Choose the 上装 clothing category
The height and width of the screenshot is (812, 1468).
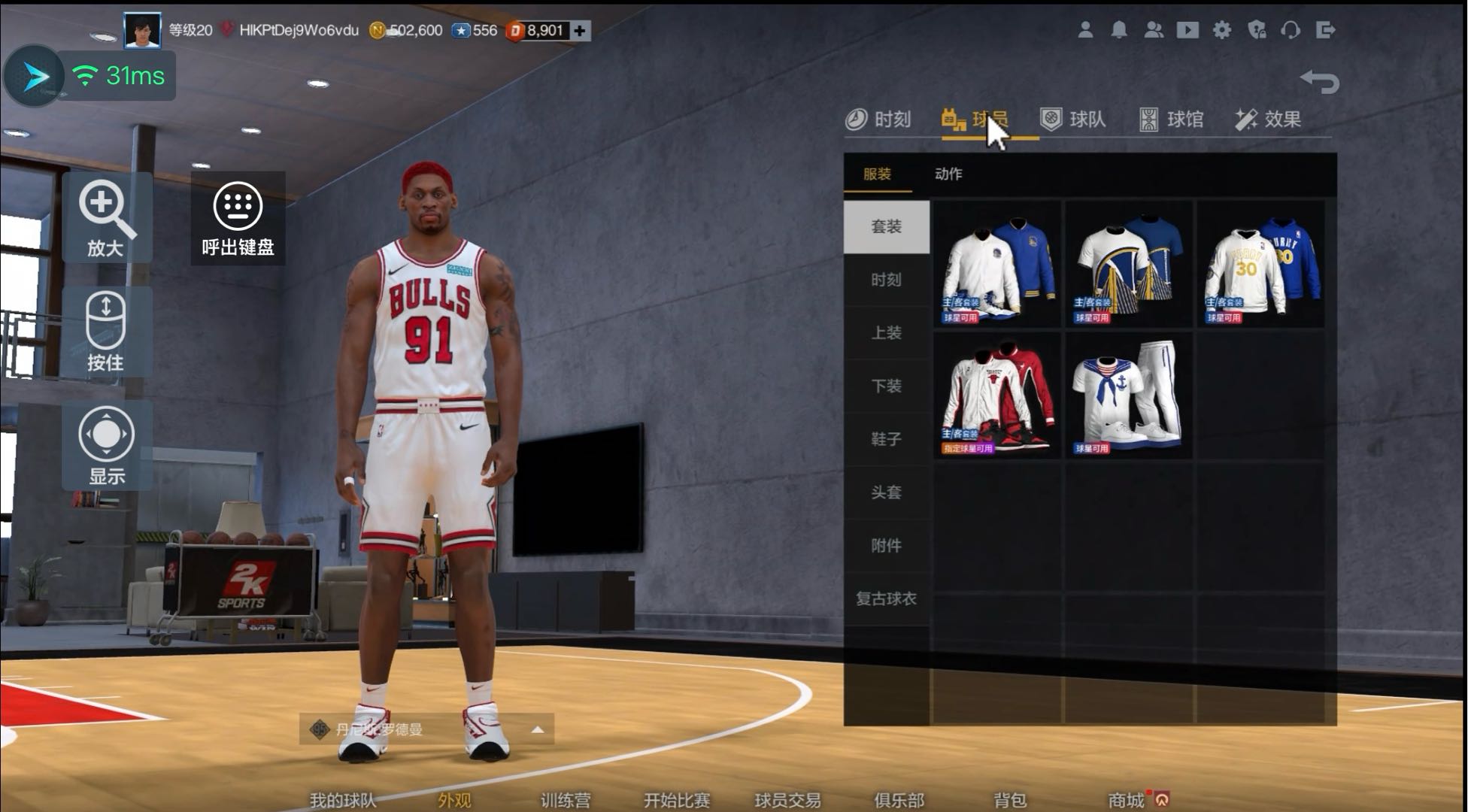pyautogui.click(x=886, y=333)
